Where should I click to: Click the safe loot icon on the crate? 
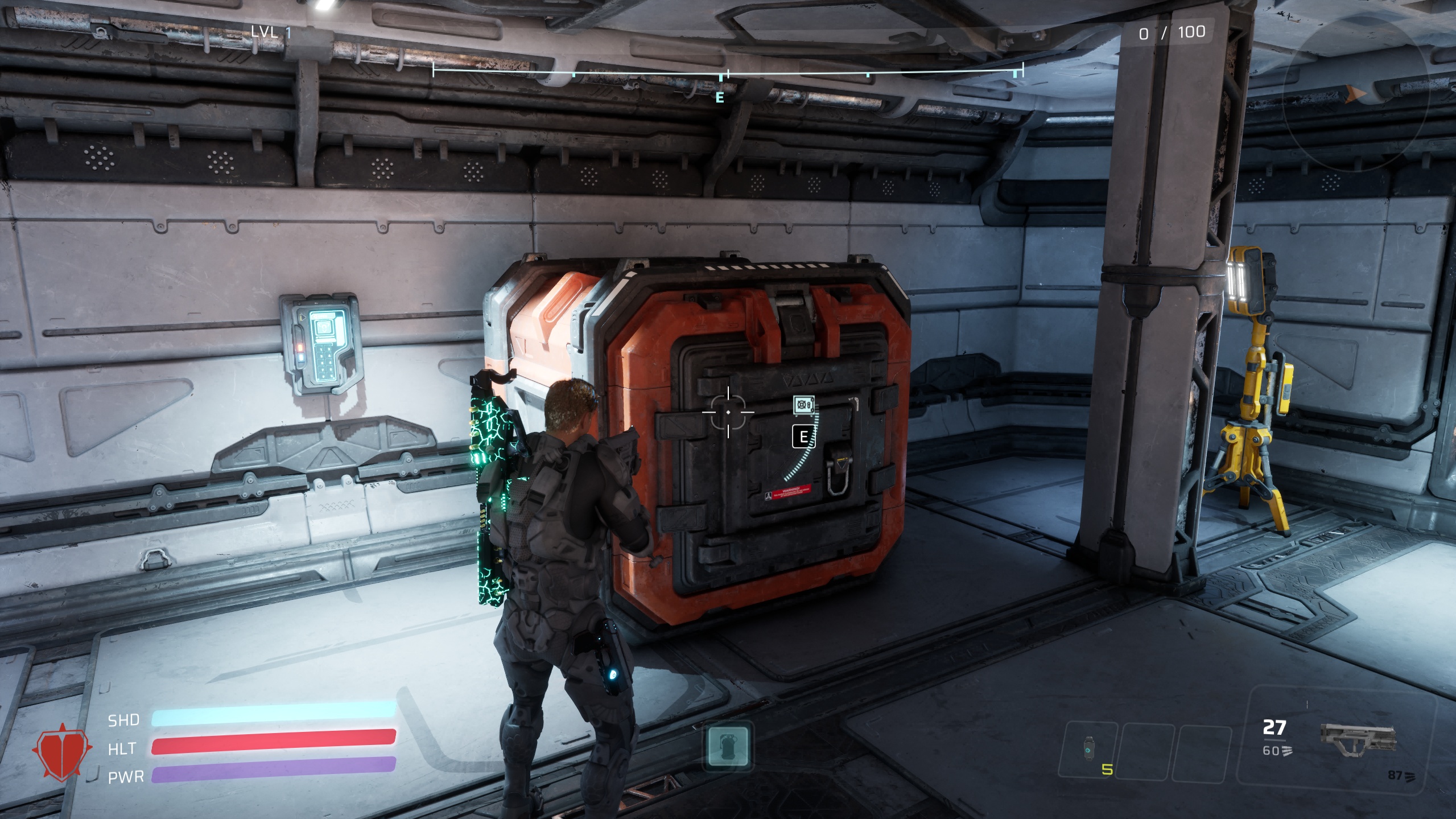(803, 405)
